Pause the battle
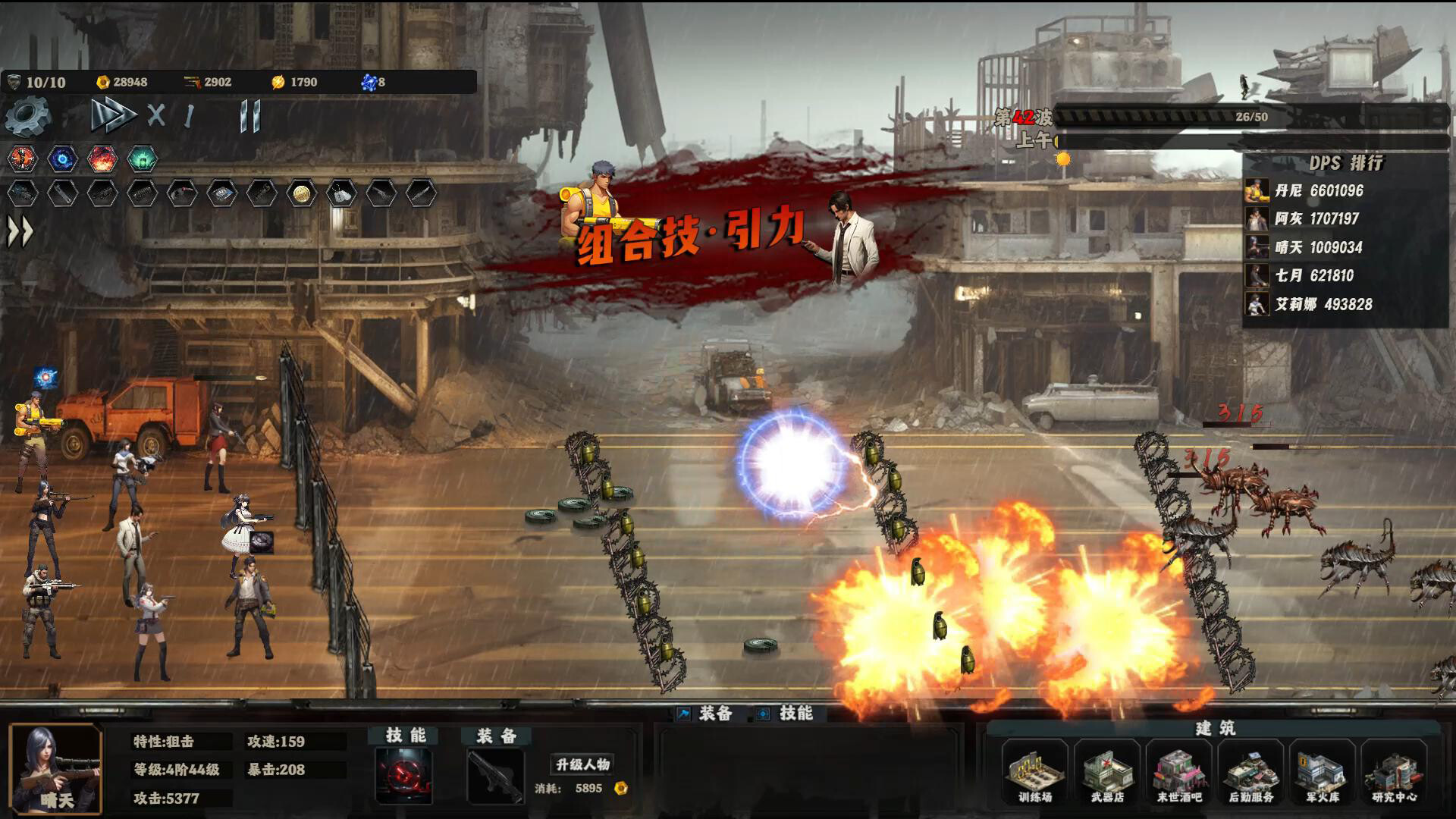This screenshot has width=1456, height=819. click(249, 116)
